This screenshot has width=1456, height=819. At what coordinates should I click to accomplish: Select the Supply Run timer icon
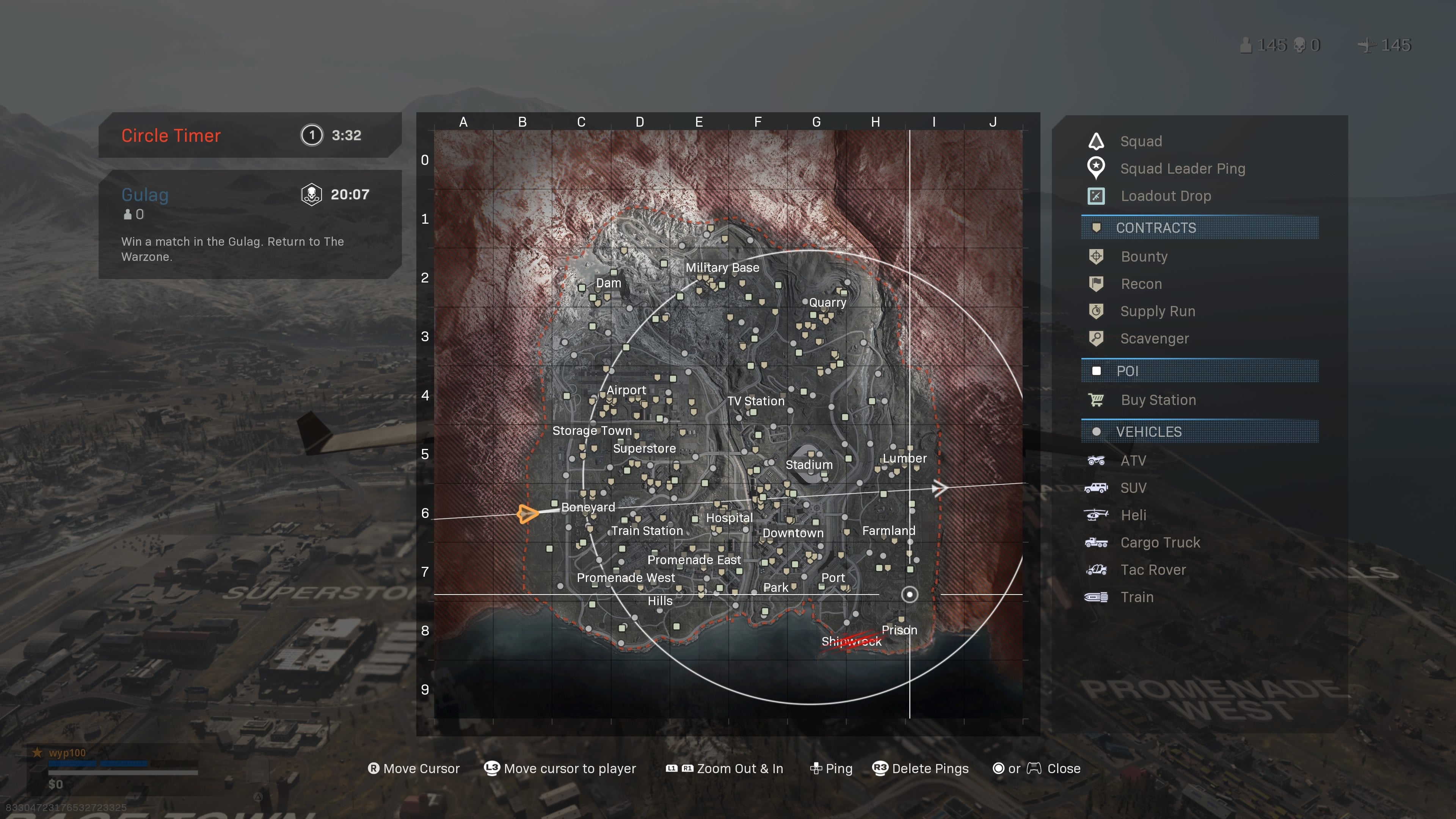1097,311
